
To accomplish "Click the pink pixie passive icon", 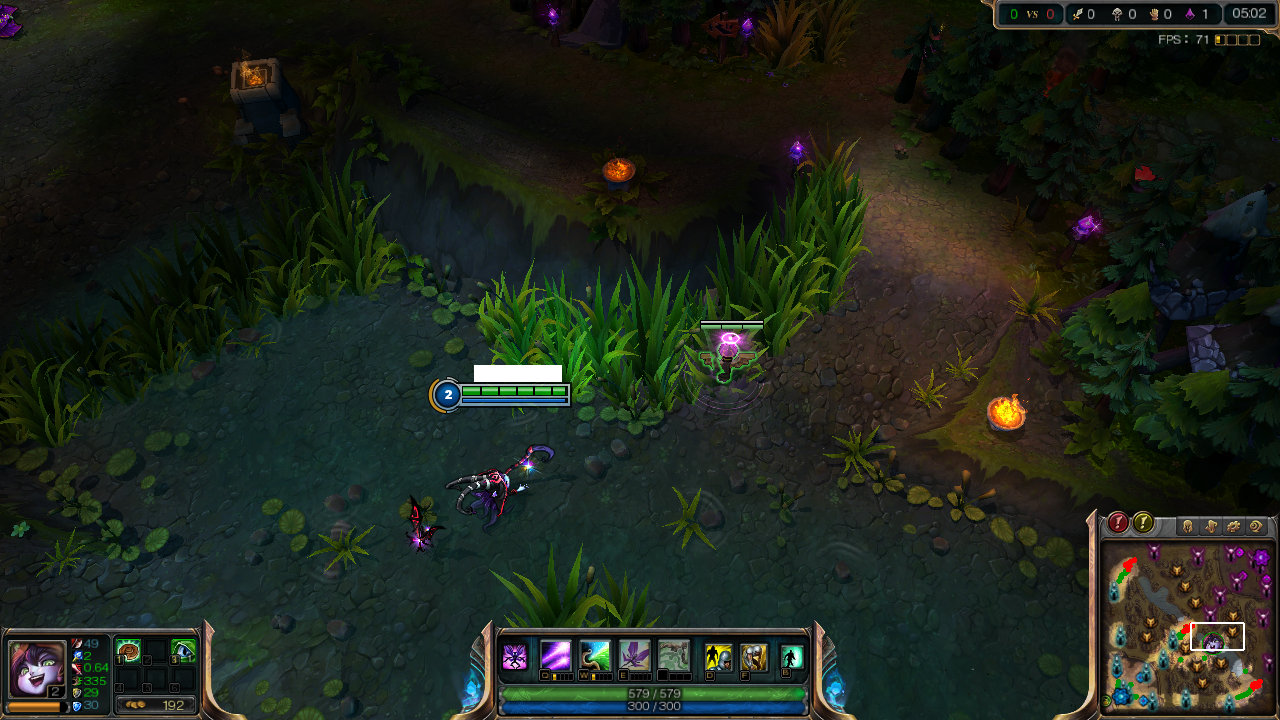I will click(515, 657).
